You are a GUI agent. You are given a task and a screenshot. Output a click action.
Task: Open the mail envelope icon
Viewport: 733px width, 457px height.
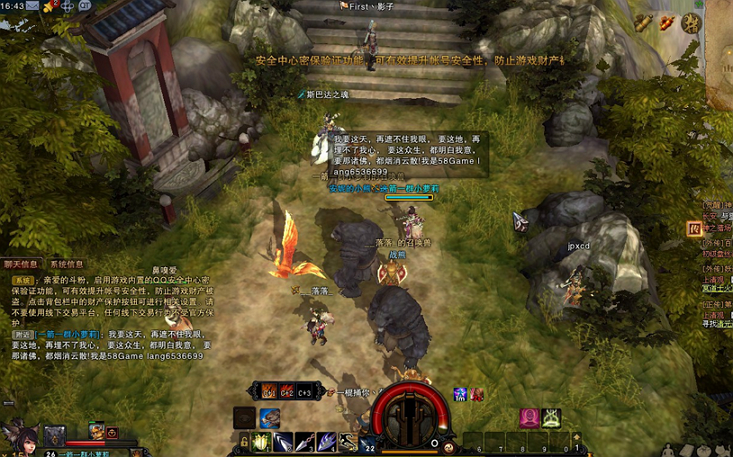(33, 6)
